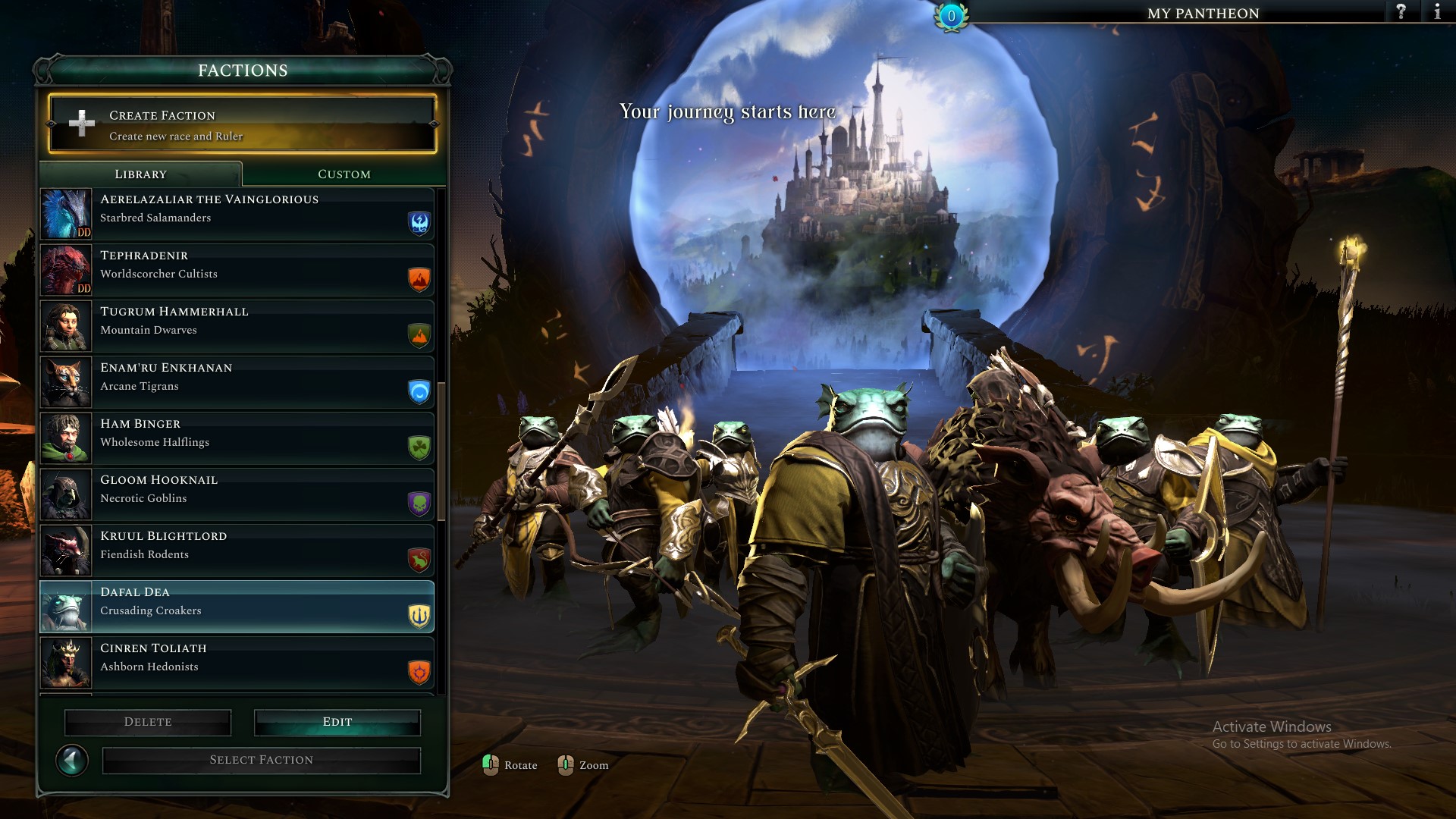Click Gloom Hooknail's portrait
Viewport: 1456px width, 819px height.
click(66, 494)
